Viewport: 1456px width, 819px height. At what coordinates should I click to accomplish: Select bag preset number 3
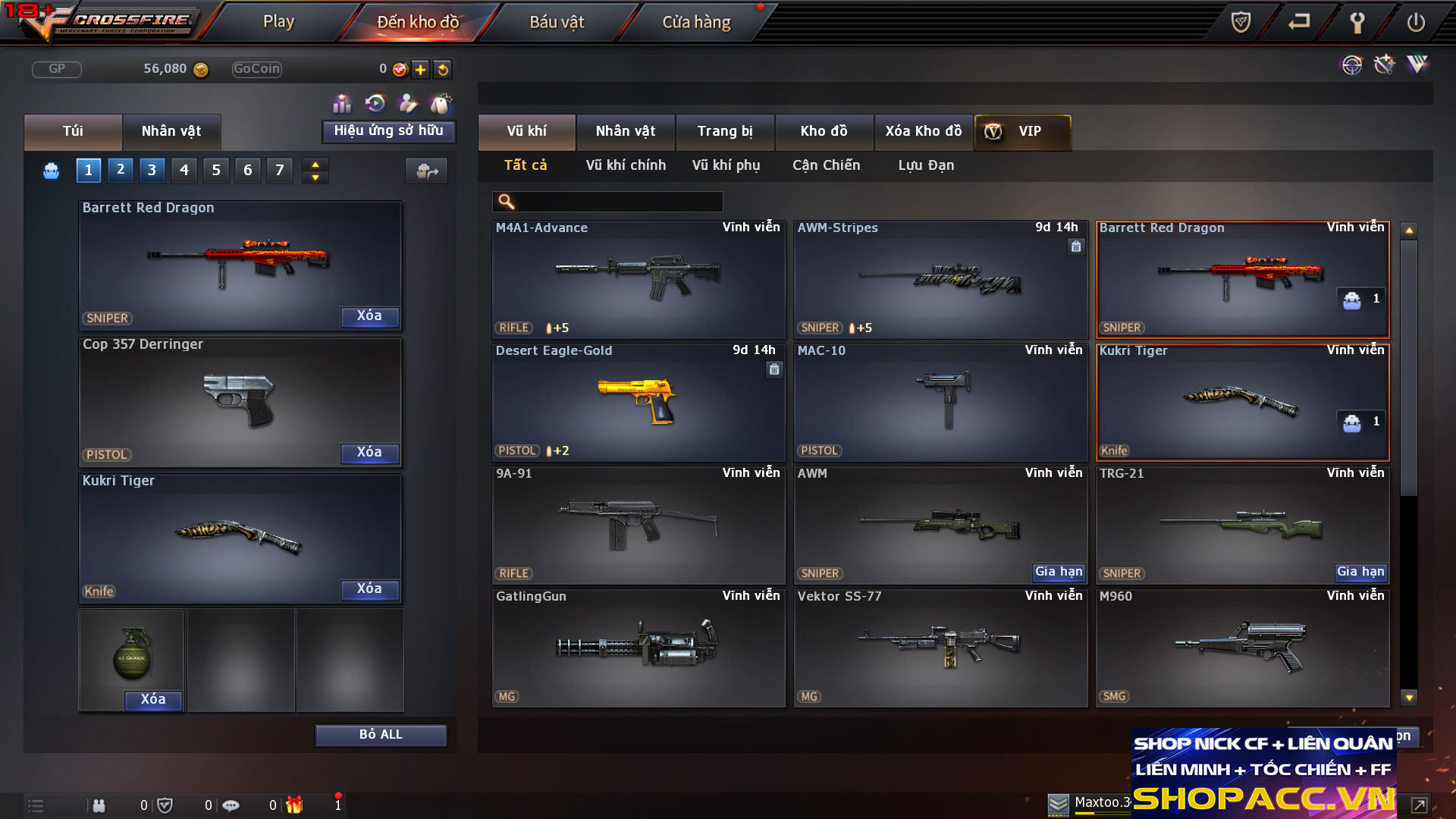152,170
